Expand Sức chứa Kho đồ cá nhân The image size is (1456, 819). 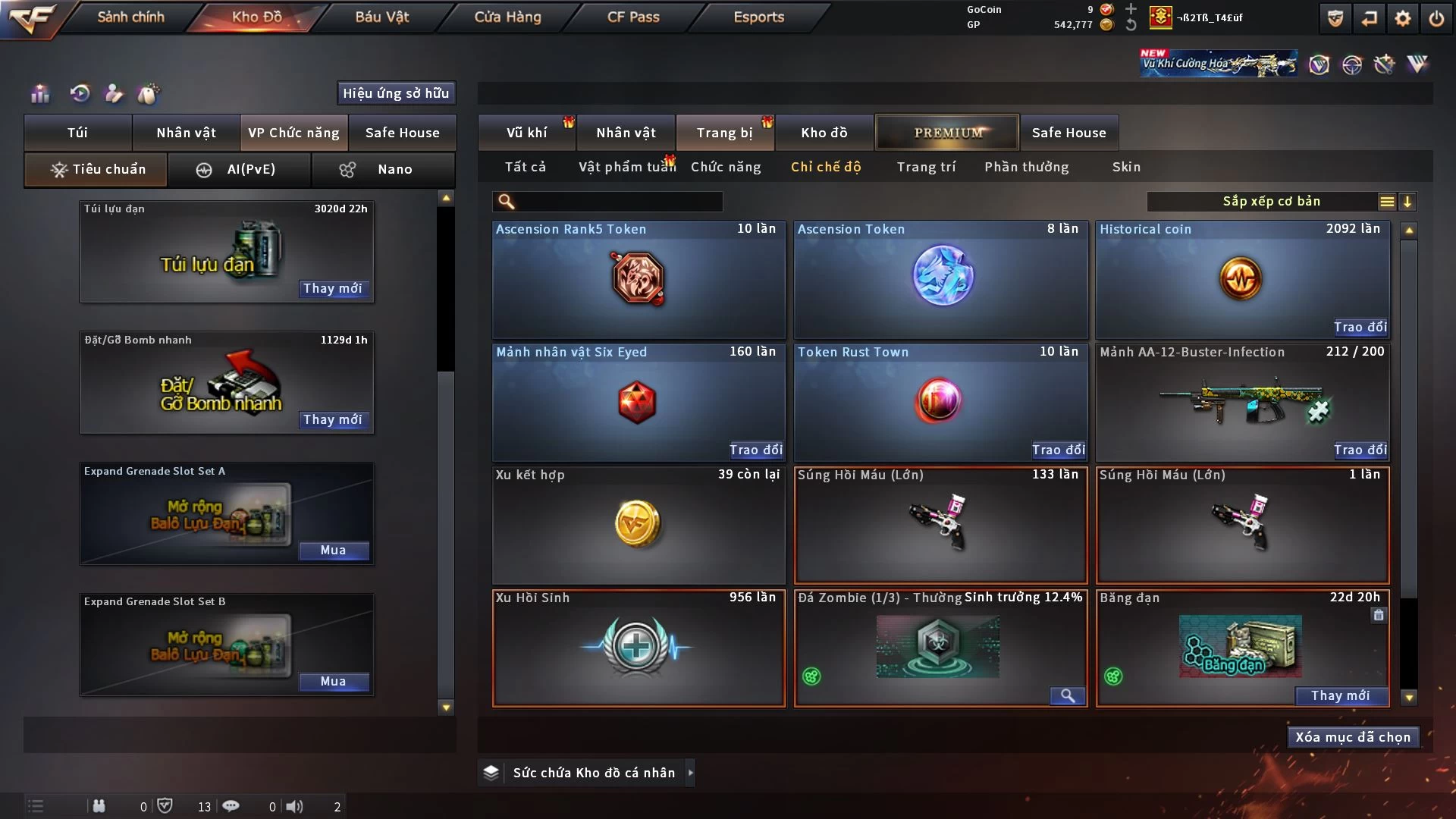[x=689, y=773]
